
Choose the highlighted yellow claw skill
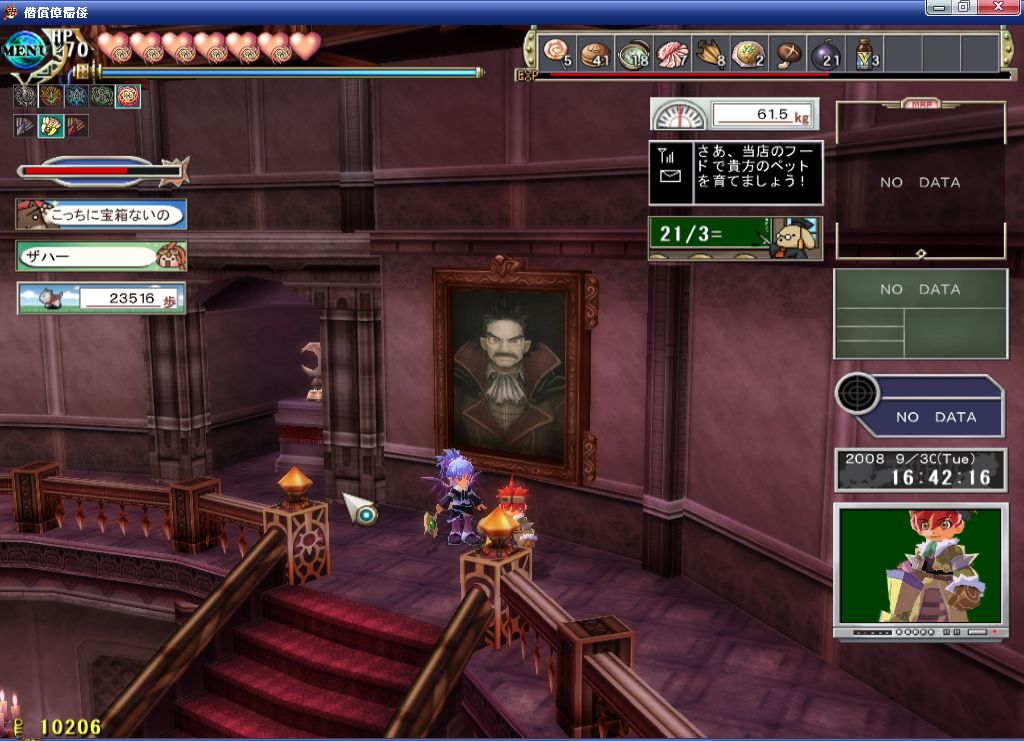click(x=50, y=126)
